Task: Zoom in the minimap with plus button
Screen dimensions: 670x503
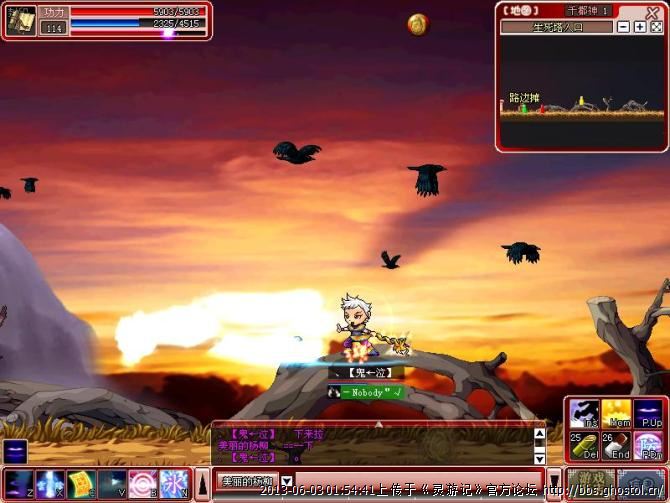Action: point(639,27)
